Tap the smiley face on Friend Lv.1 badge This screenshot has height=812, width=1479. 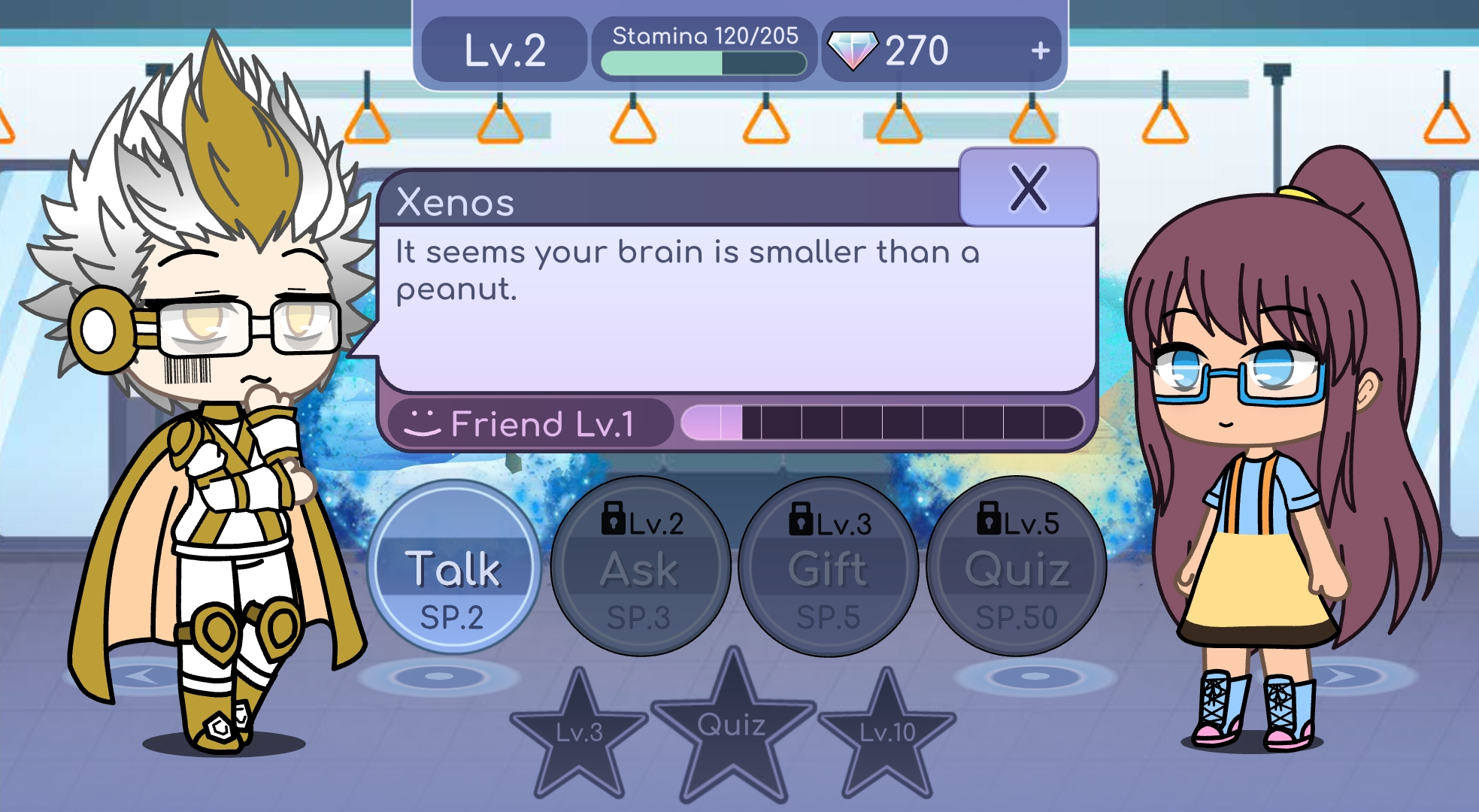coord(425,423)
